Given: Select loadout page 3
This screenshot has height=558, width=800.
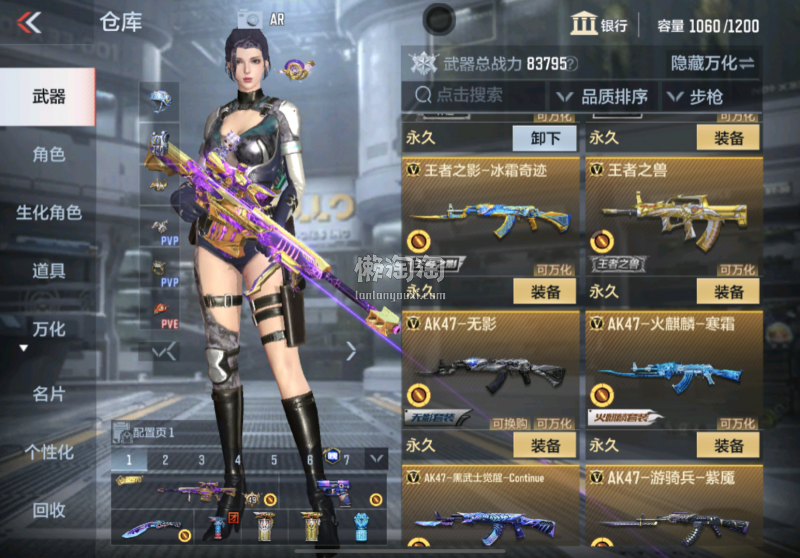Looking at the screenshot, I should (201, 460).
